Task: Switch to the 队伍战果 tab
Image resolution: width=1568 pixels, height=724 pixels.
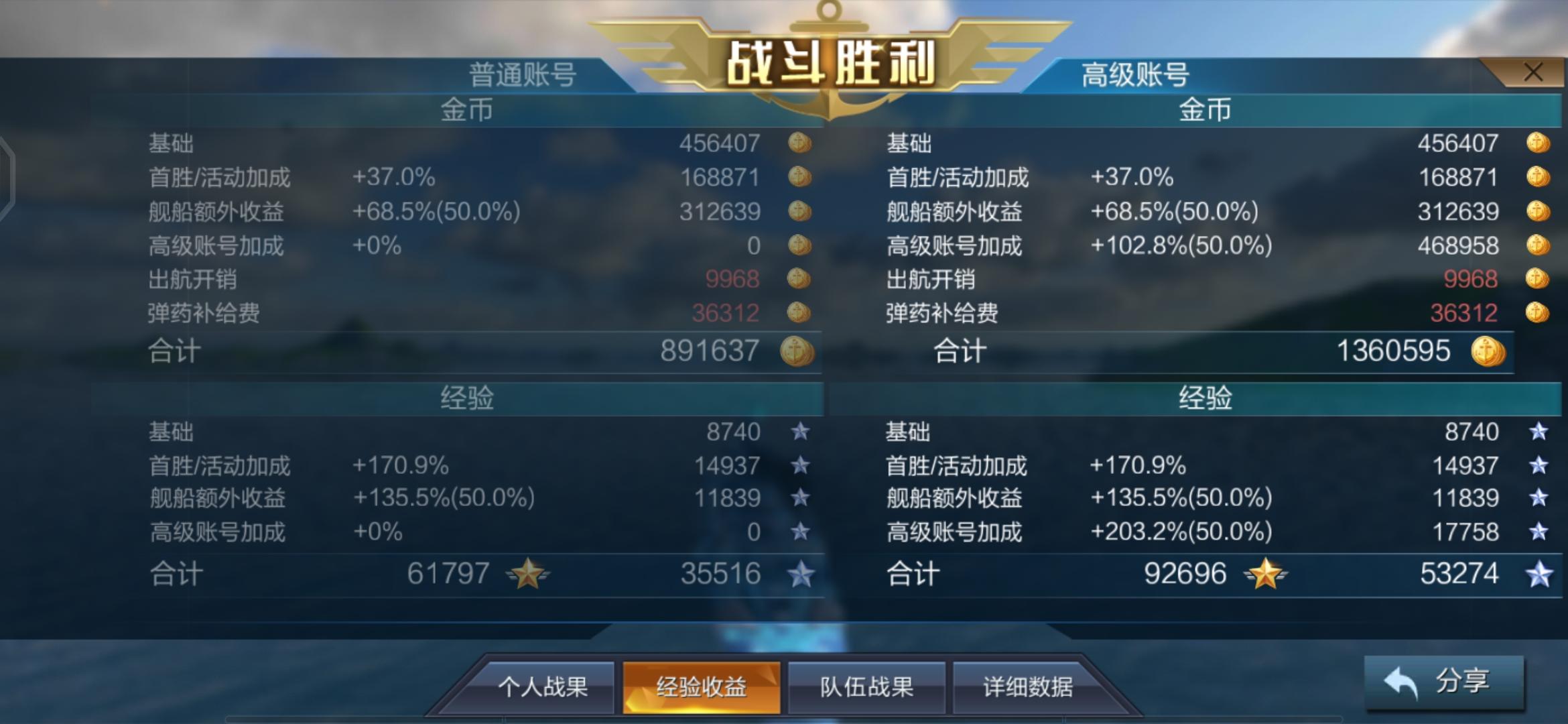Action: [866, 686]
